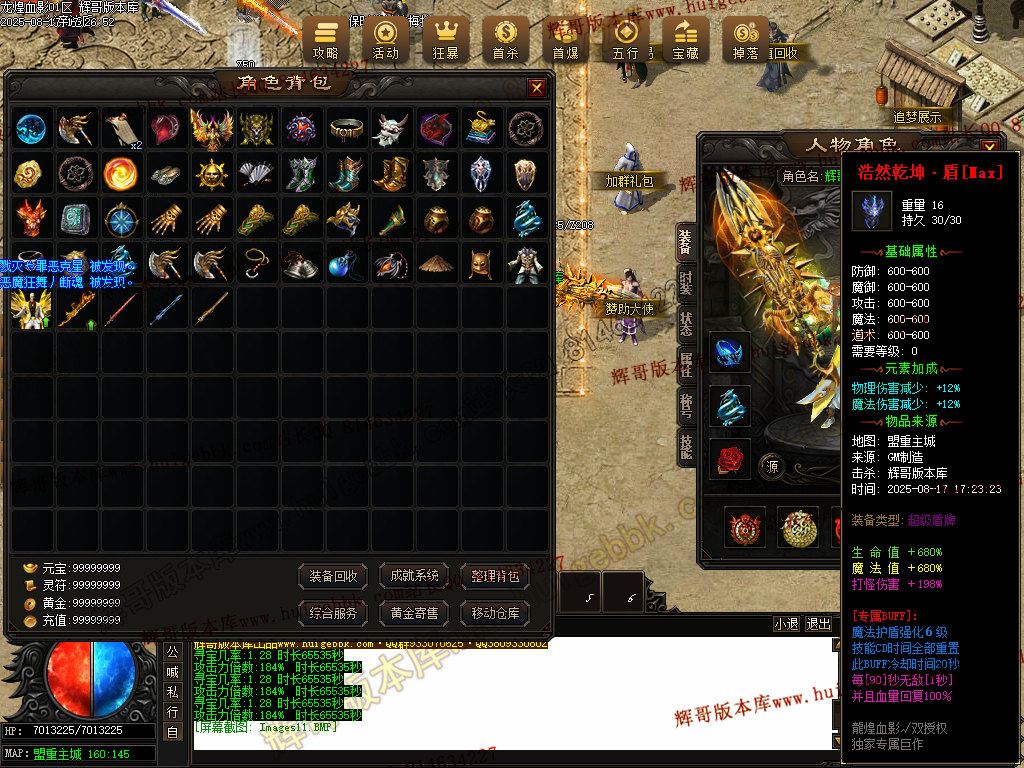Close the 角色背包 inventory window
The width and height of the screenshot is (1024, 768).
click(537, 88)
